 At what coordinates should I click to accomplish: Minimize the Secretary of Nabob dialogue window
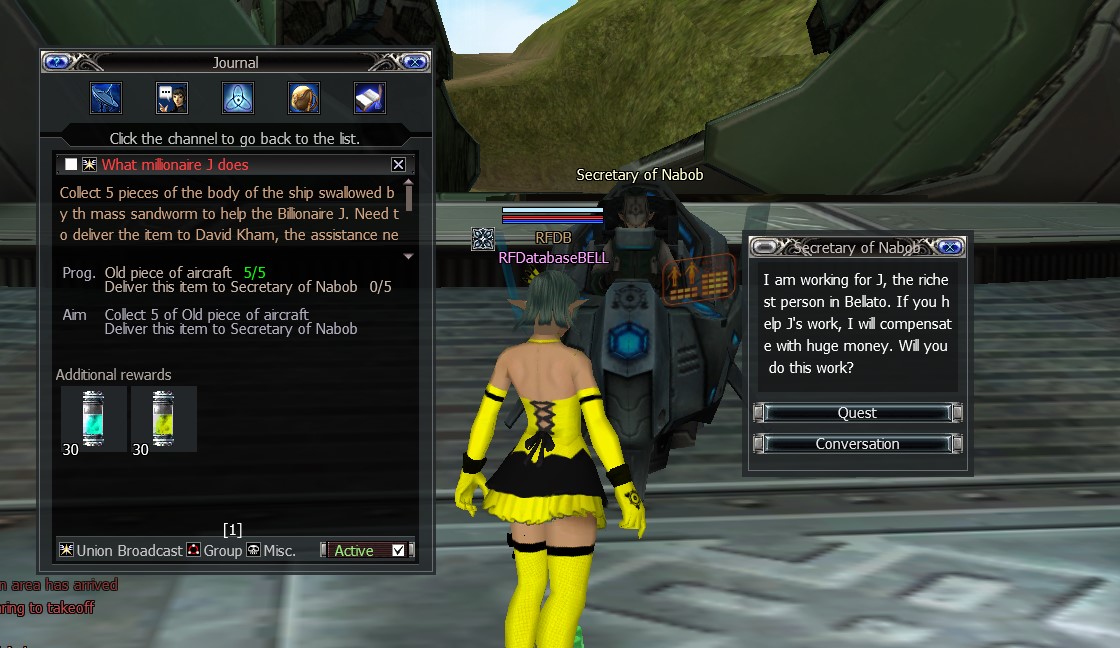(x=764, y=247)
